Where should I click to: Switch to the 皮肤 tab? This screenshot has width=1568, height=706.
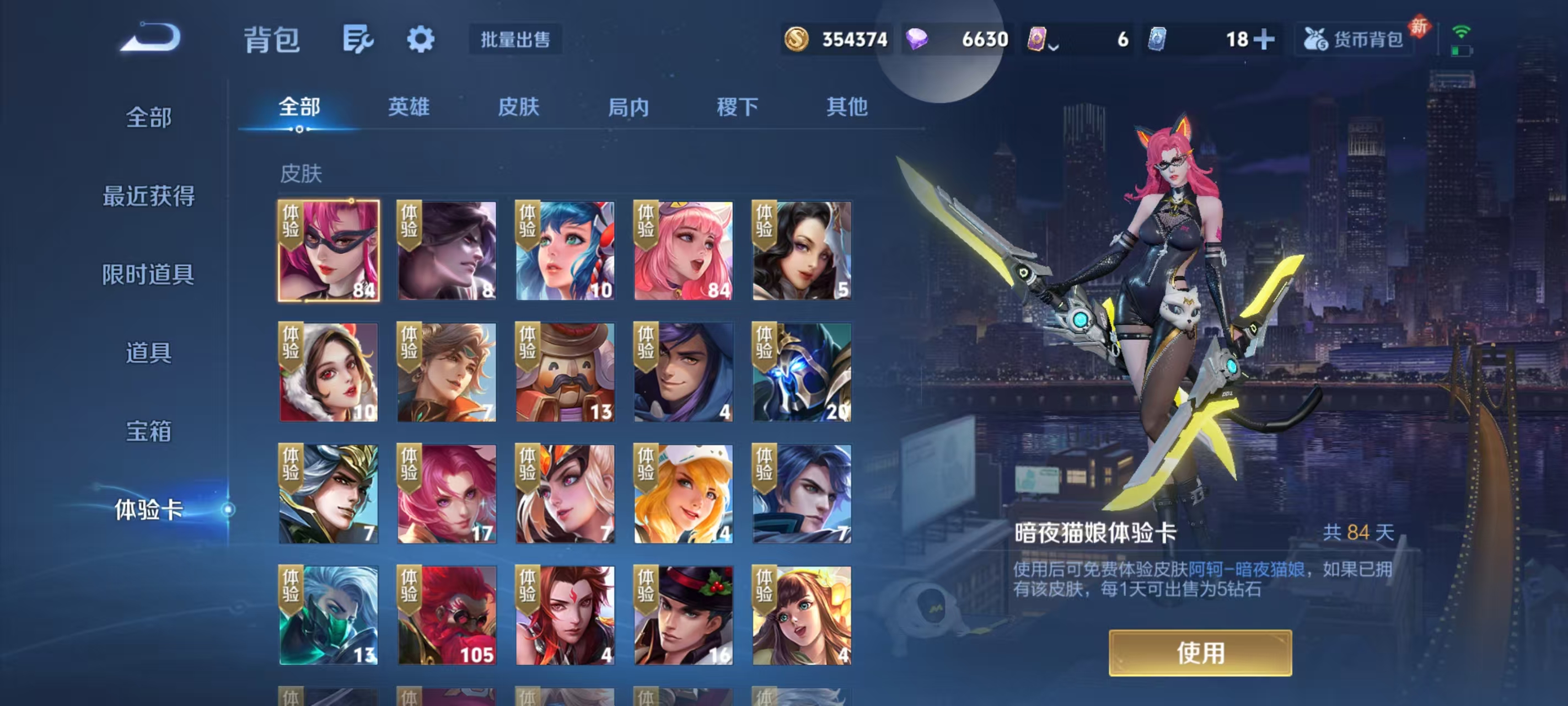tap(520, 108)
